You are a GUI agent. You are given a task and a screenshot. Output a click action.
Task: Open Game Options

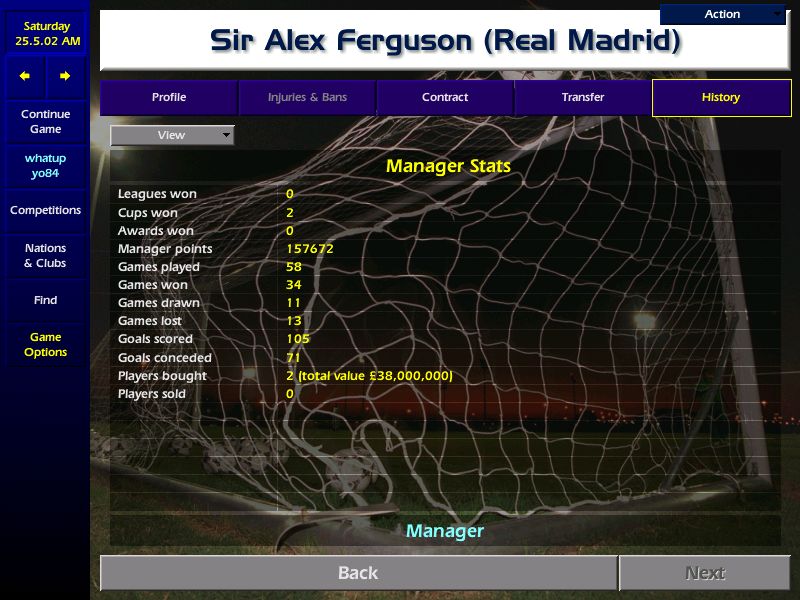[45, 344]
